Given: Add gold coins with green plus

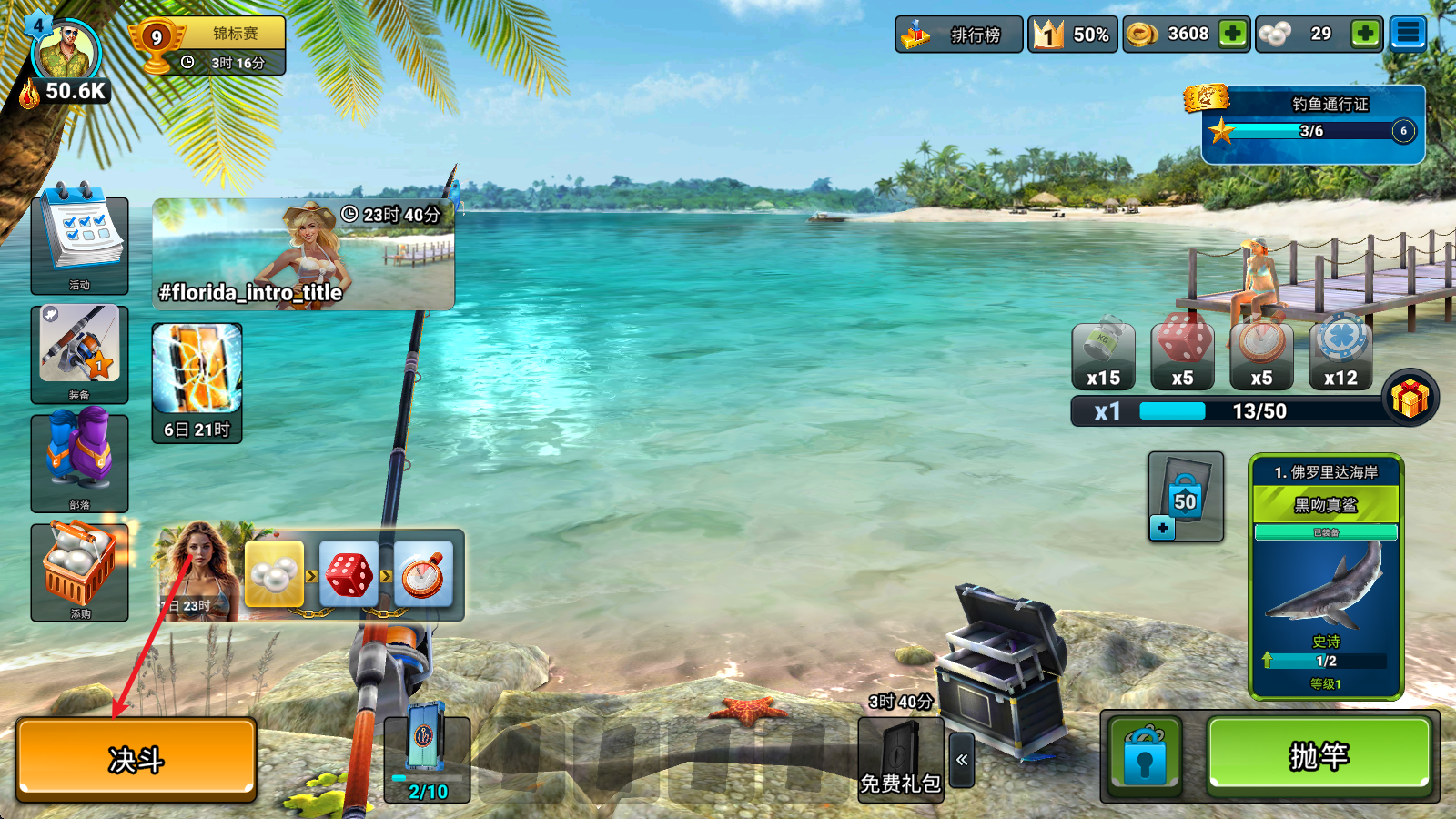Looking at the screenshot, I should click(x=1233, y=35).
